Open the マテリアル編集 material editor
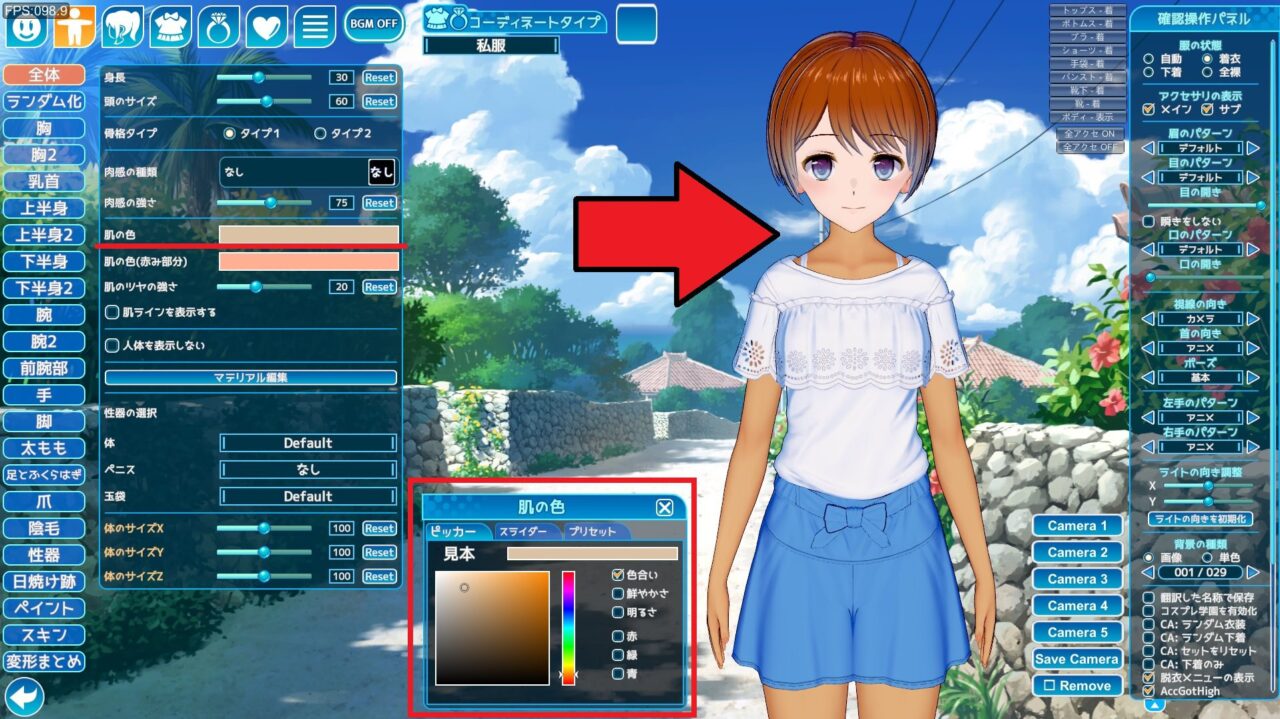Image resolution: width=1280 pixels, height=719 pixels. (x=251, y=377)
